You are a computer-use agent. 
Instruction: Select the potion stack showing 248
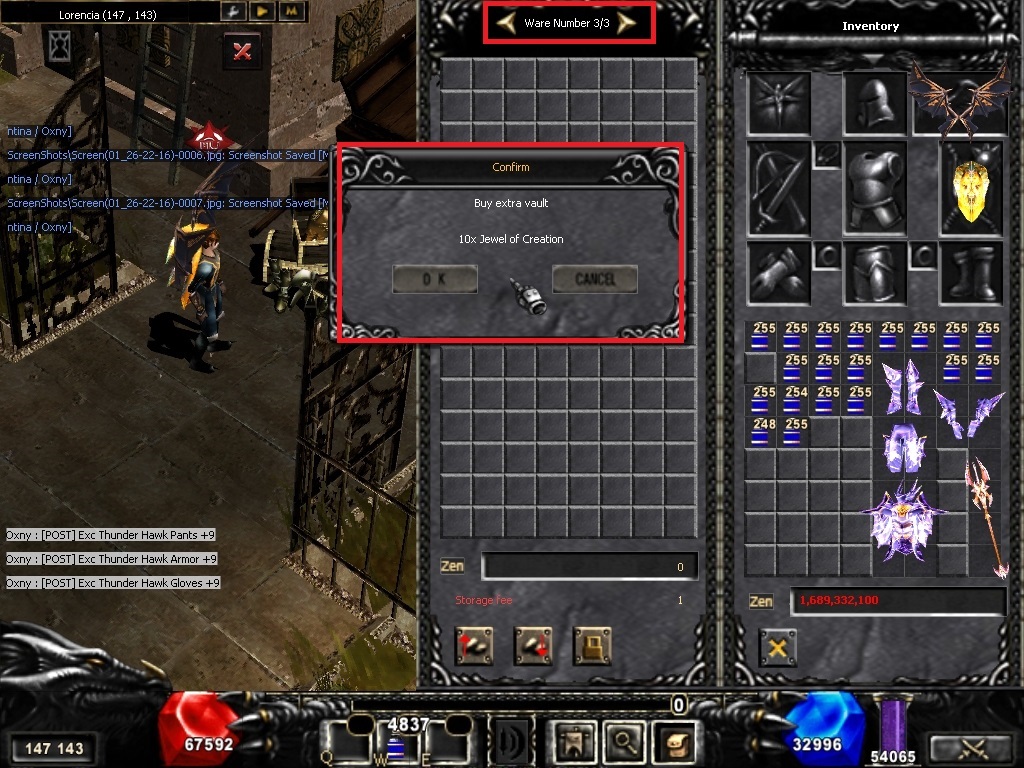(764, 432)
